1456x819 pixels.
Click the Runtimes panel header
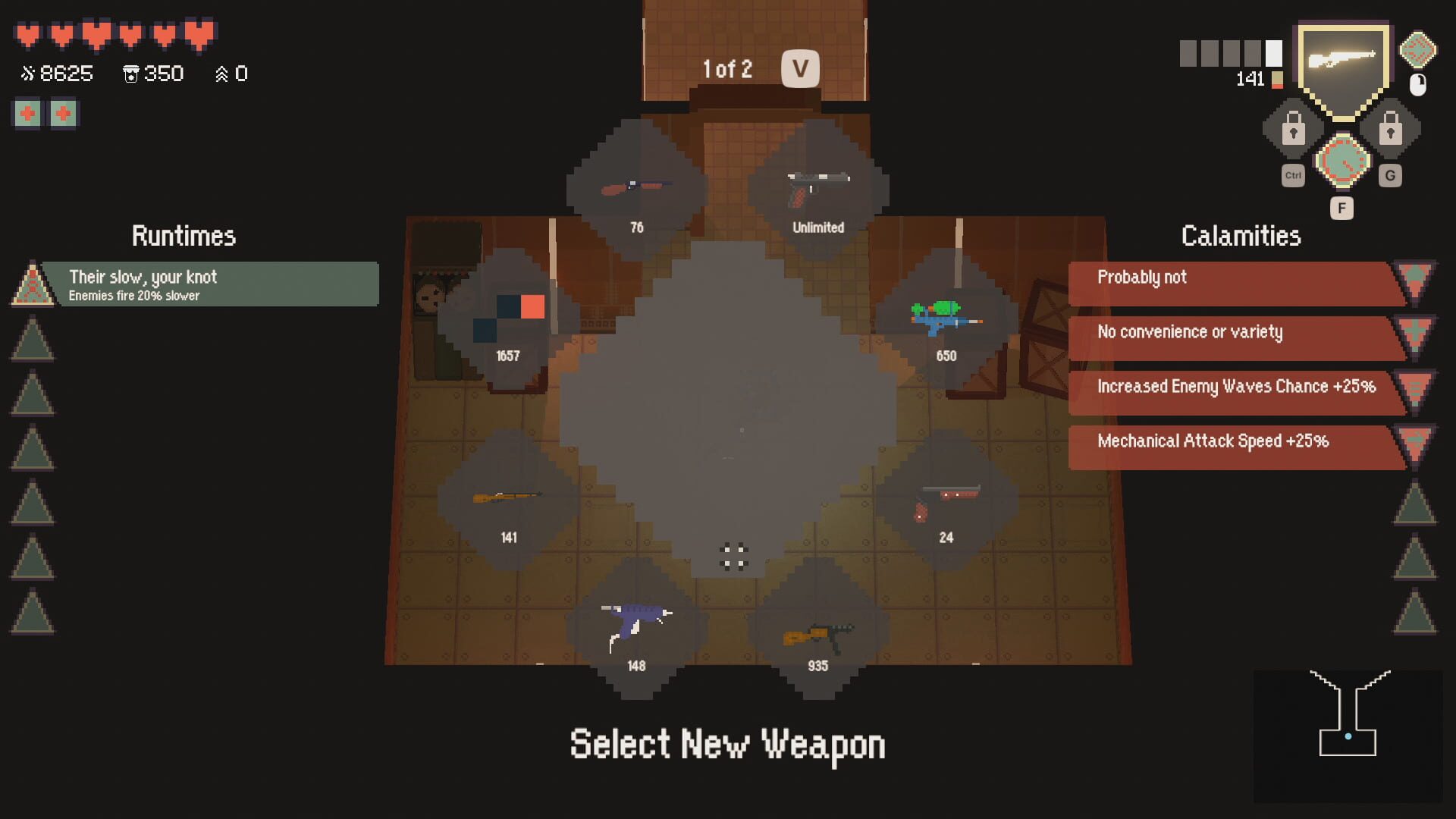pos(184,236)
